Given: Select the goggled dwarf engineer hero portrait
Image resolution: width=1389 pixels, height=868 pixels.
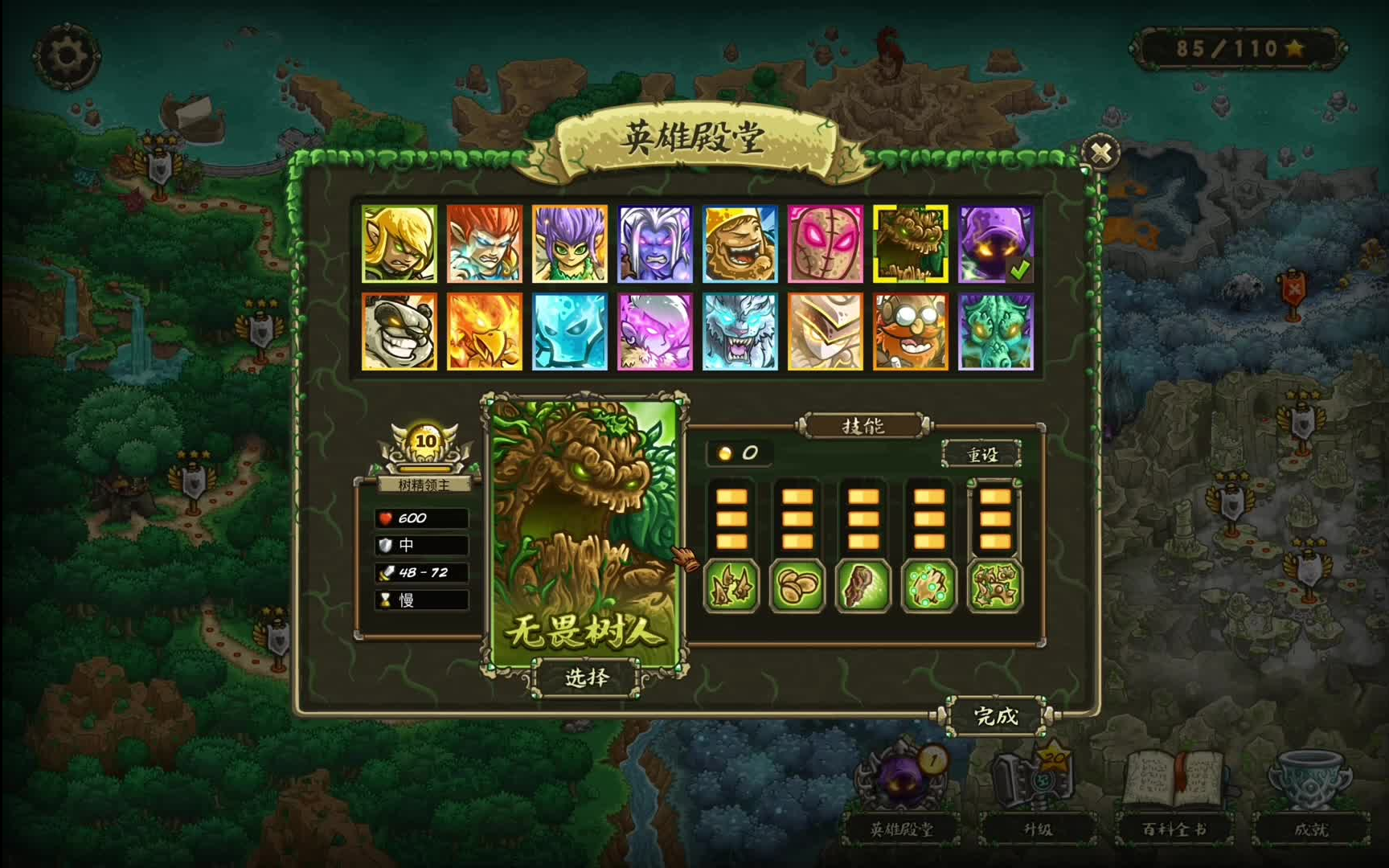Looking at the screenshot, I should tap(910, 331).
